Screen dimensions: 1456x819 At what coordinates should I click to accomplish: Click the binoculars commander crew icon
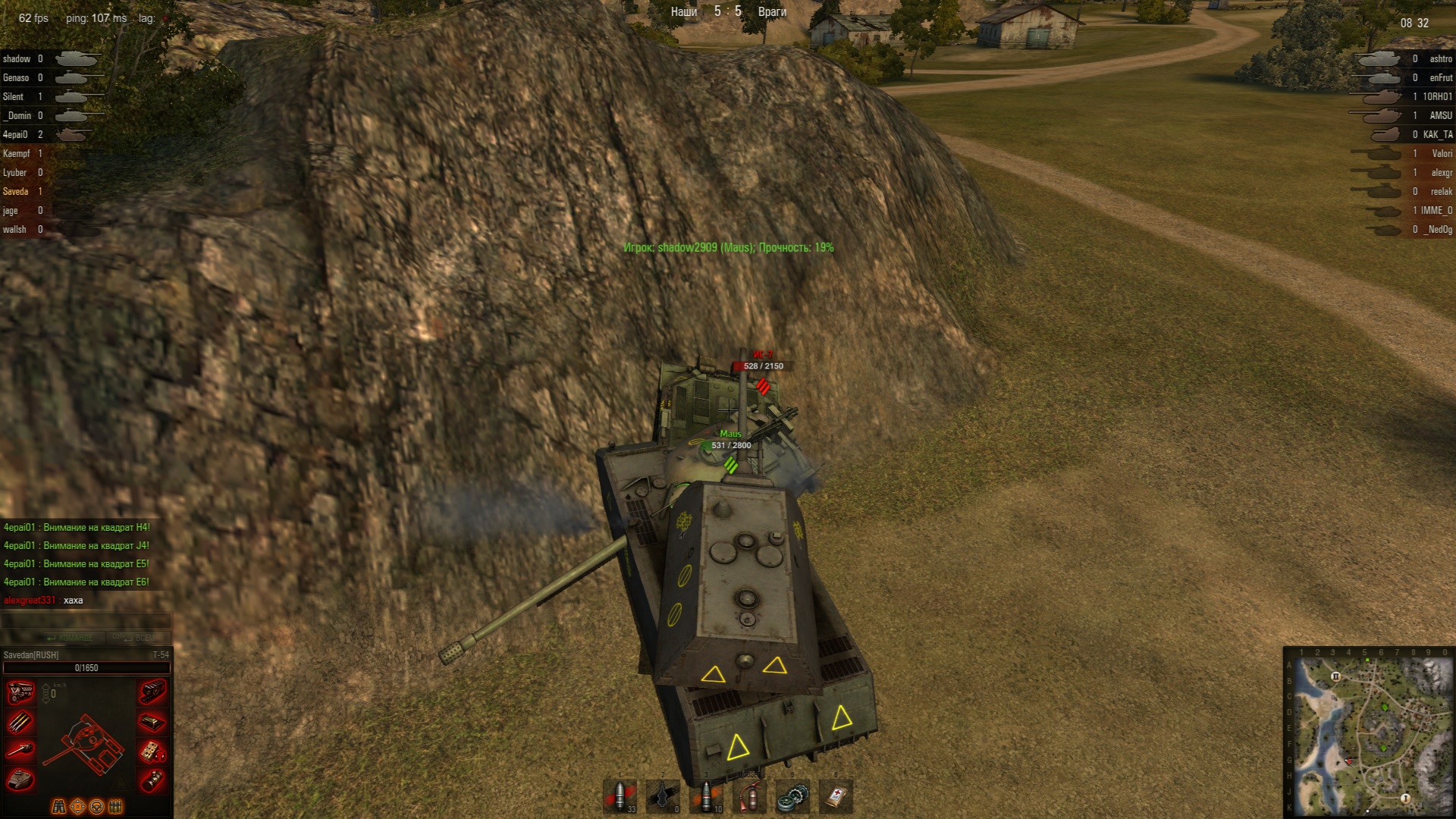(58, 806)
